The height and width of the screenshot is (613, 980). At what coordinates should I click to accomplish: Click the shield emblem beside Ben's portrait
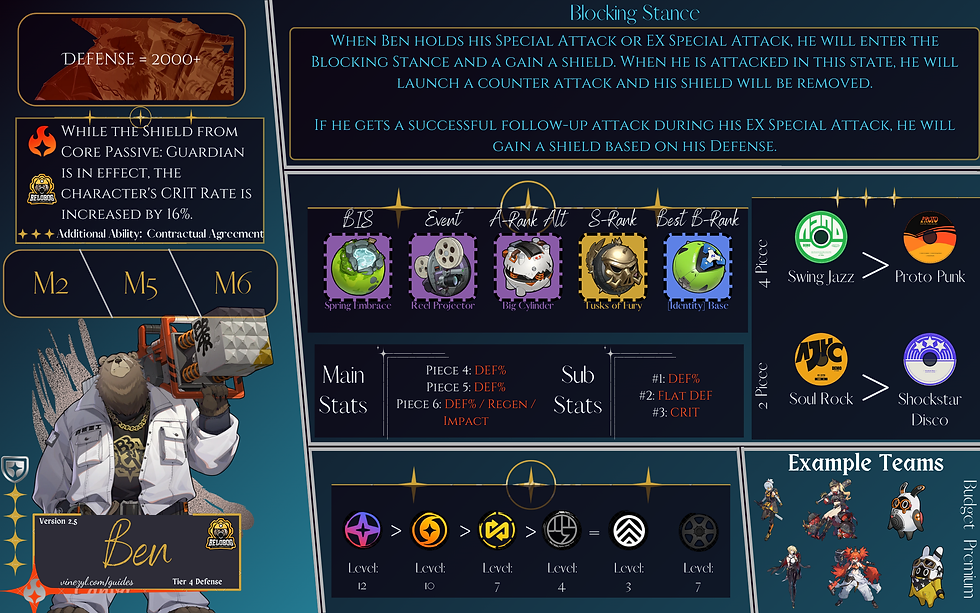coord(14,470)
